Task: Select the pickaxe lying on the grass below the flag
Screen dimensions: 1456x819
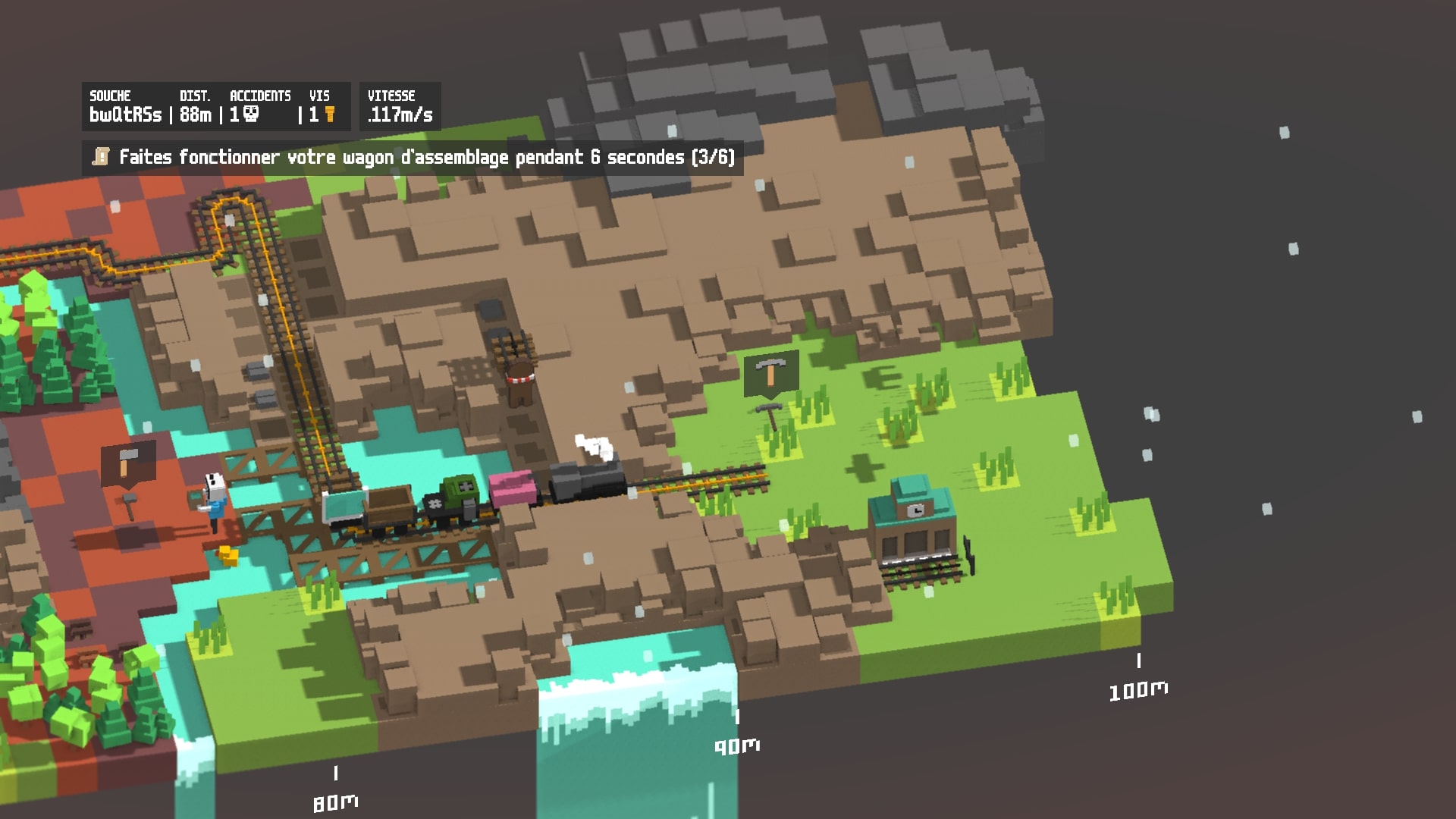Action: pos(768,413)
